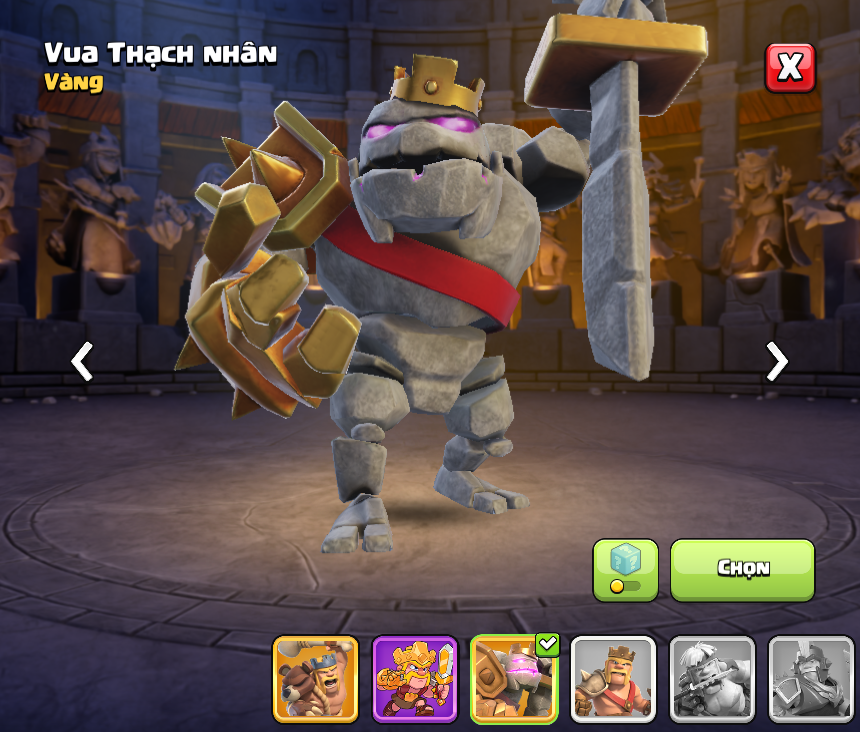The image size is (860, 732).
Task: Confirm the skin with the Chọn button
Action: point(742,569)
